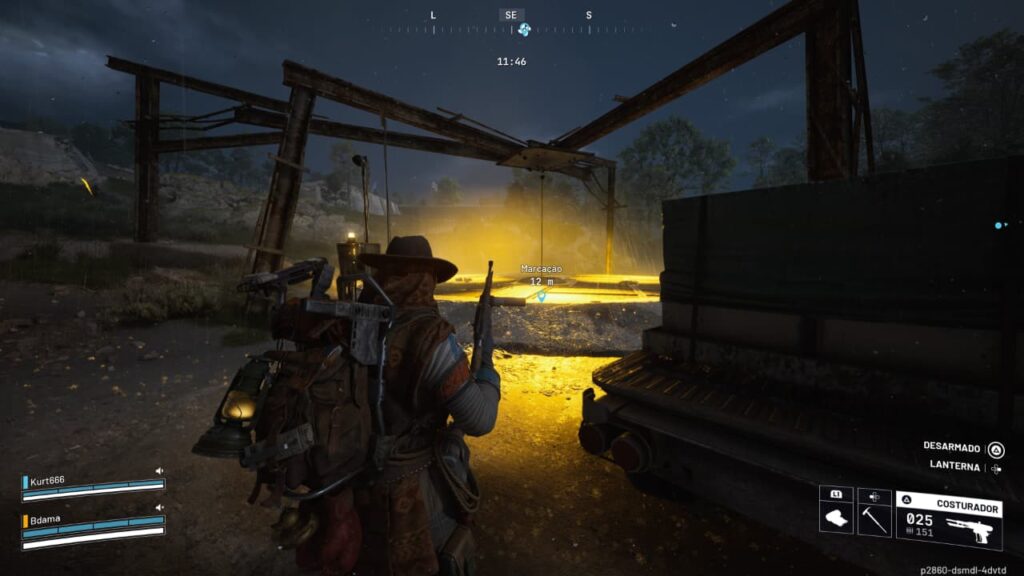
Task: Select the pickaxe tool slot
Action: coord(874,518)
